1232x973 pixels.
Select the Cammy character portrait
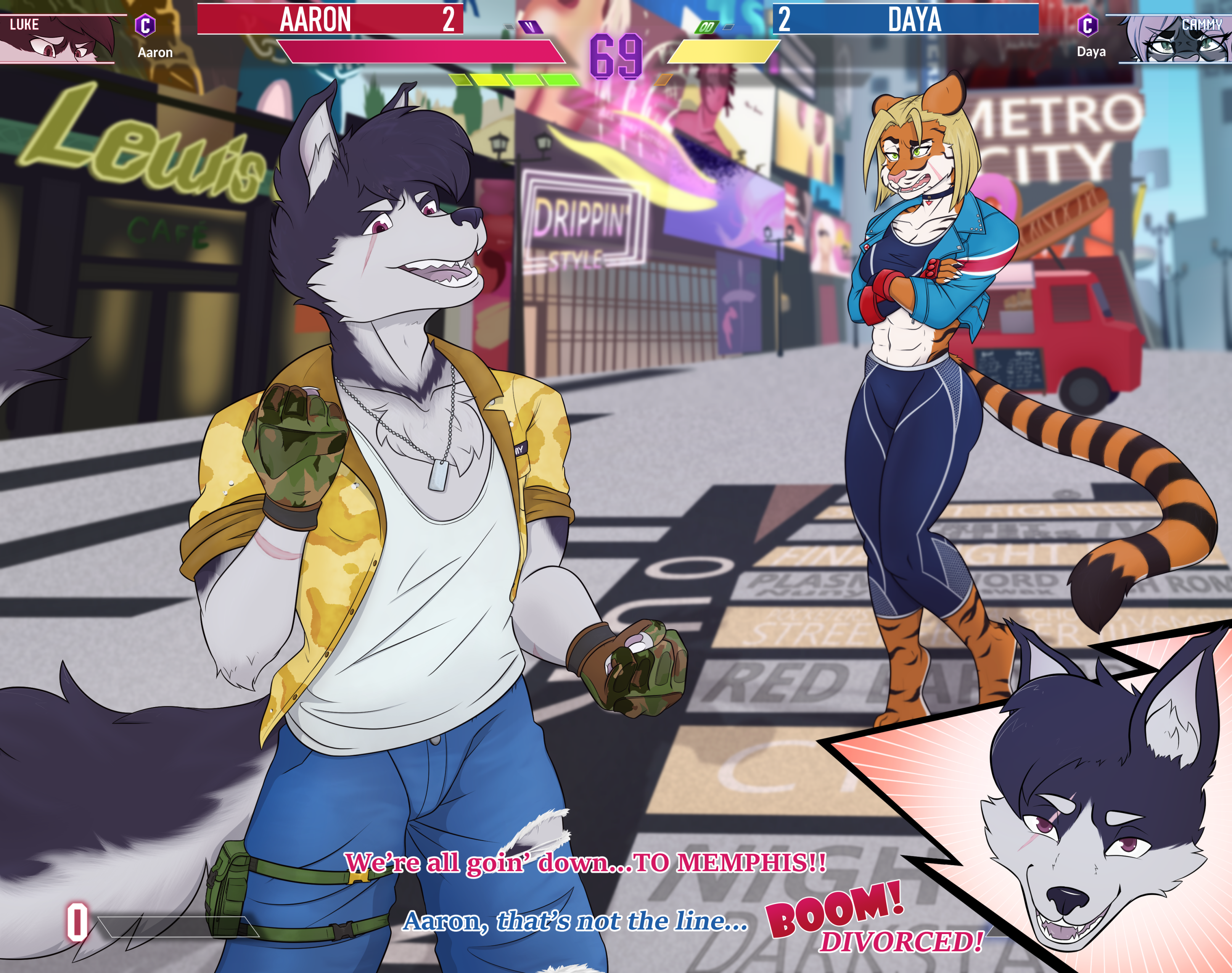click(1173, 39)
